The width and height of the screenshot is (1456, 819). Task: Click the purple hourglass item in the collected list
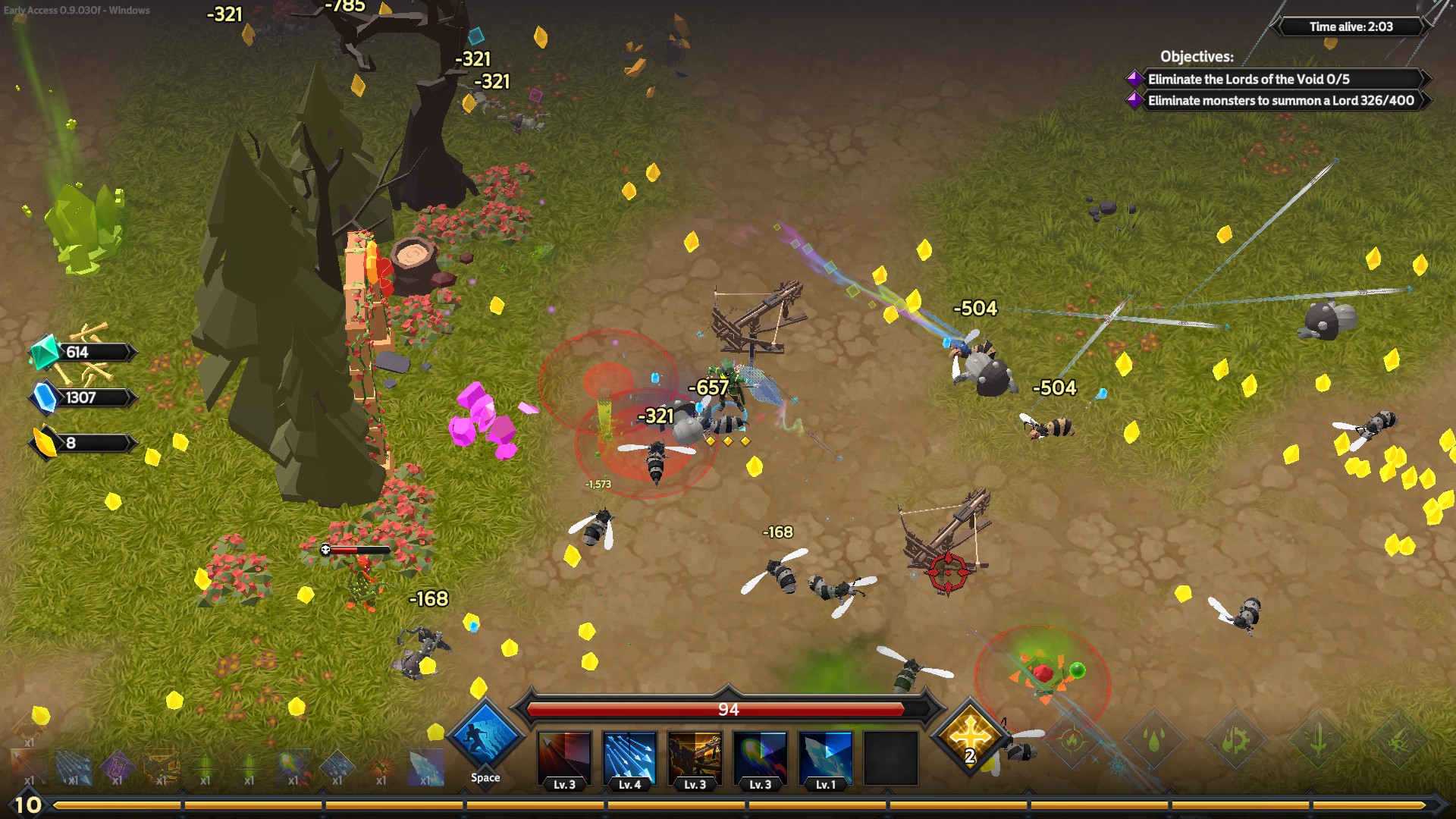(117, 767)
